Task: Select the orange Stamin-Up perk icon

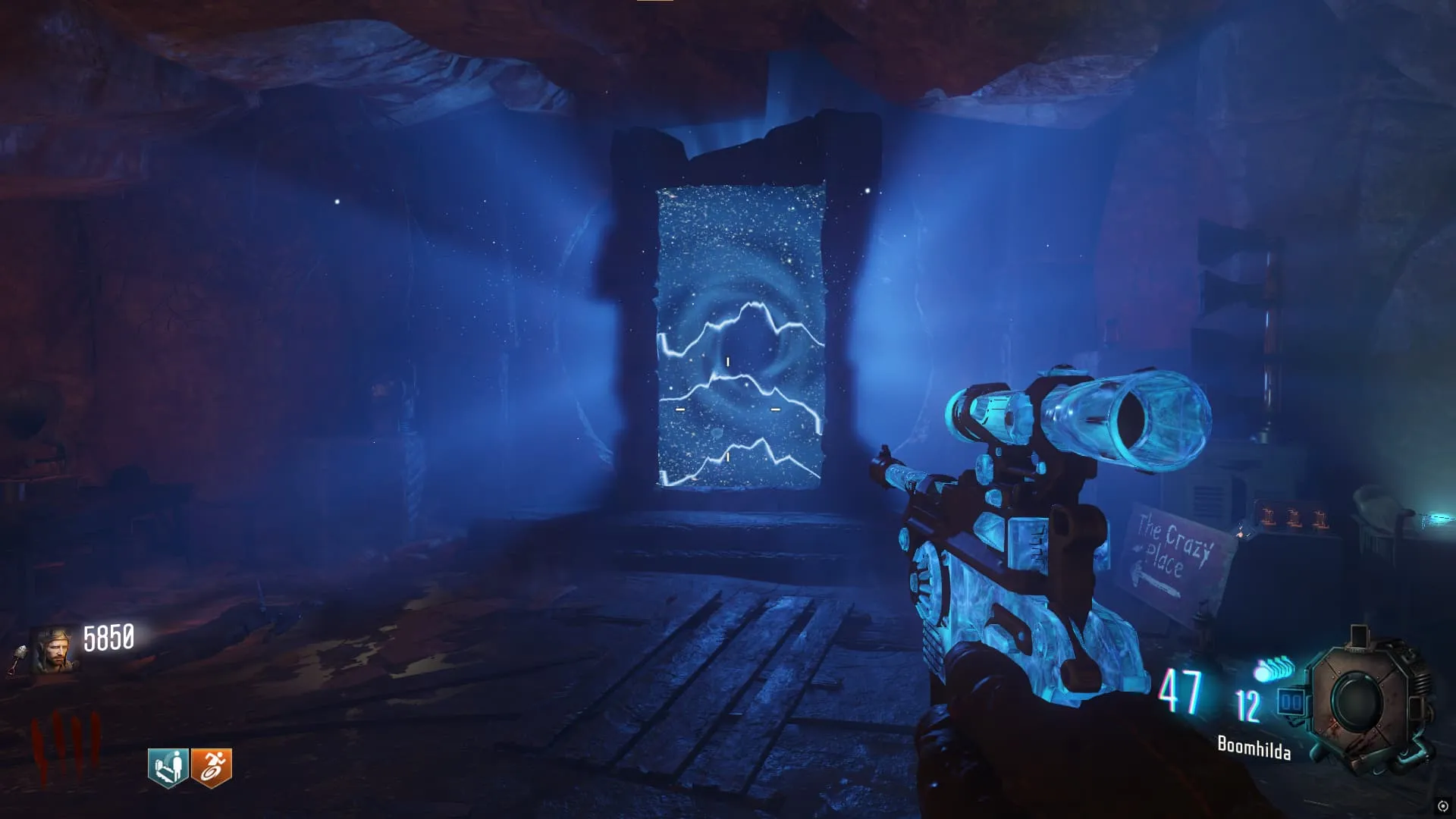Action: (x=212, y=767)
